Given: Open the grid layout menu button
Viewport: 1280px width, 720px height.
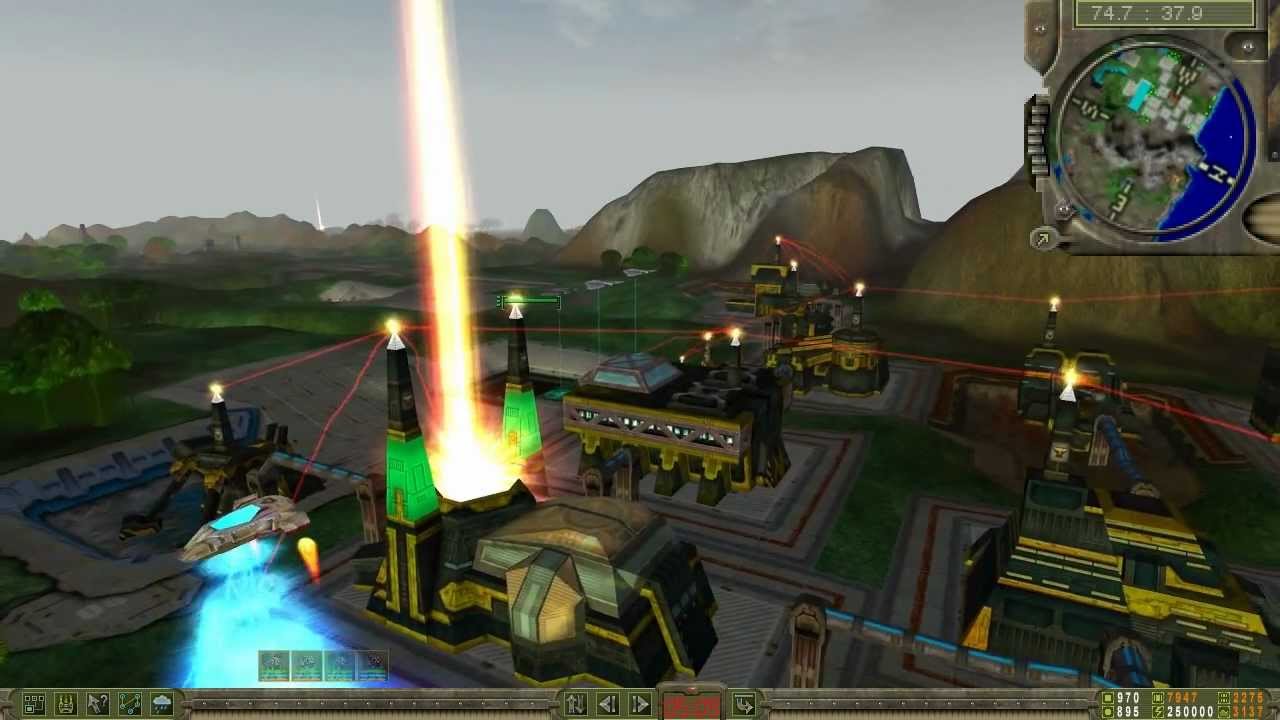Looking at the screenshot, I should coord(33,704).
